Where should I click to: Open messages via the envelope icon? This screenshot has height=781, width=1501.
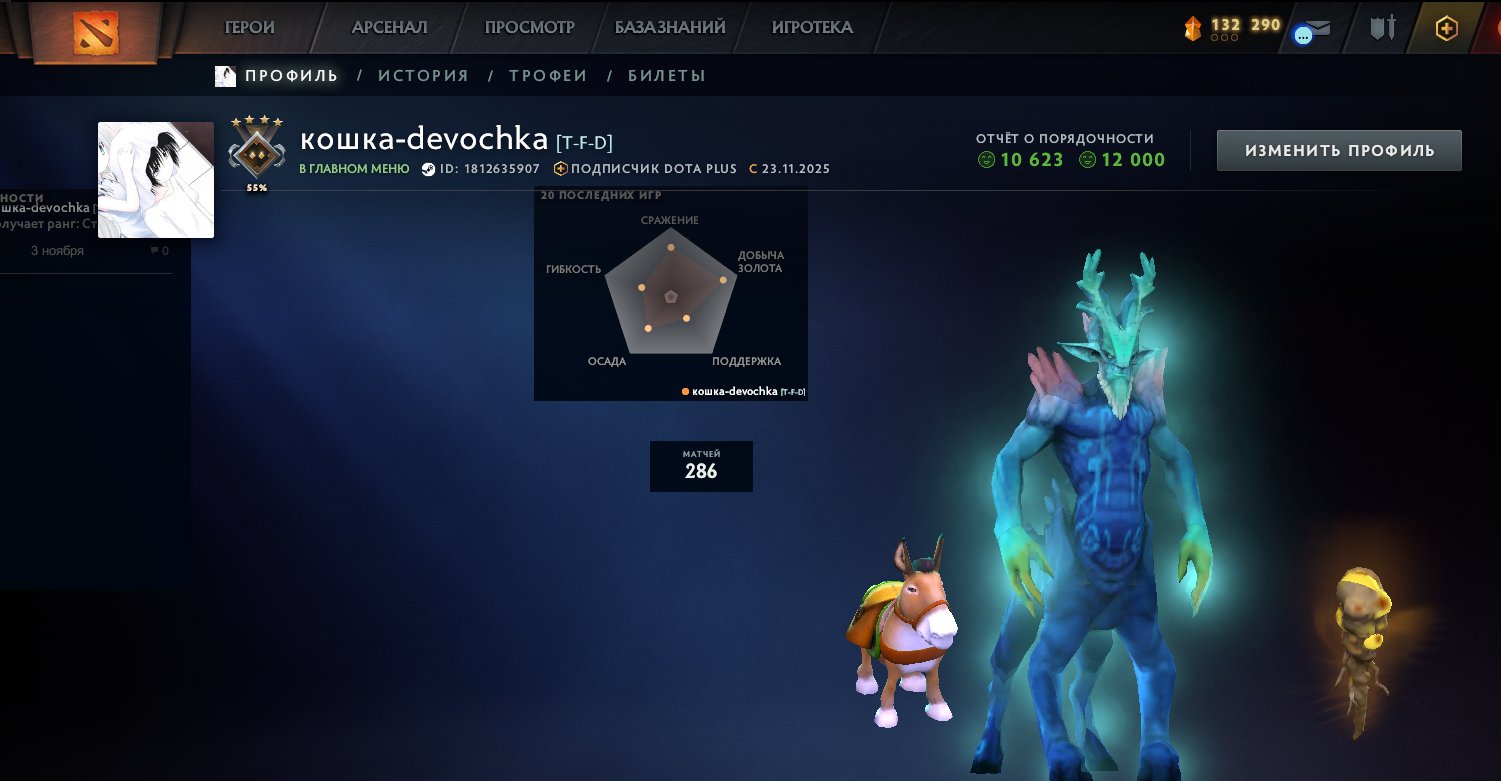coord(1314,30)
